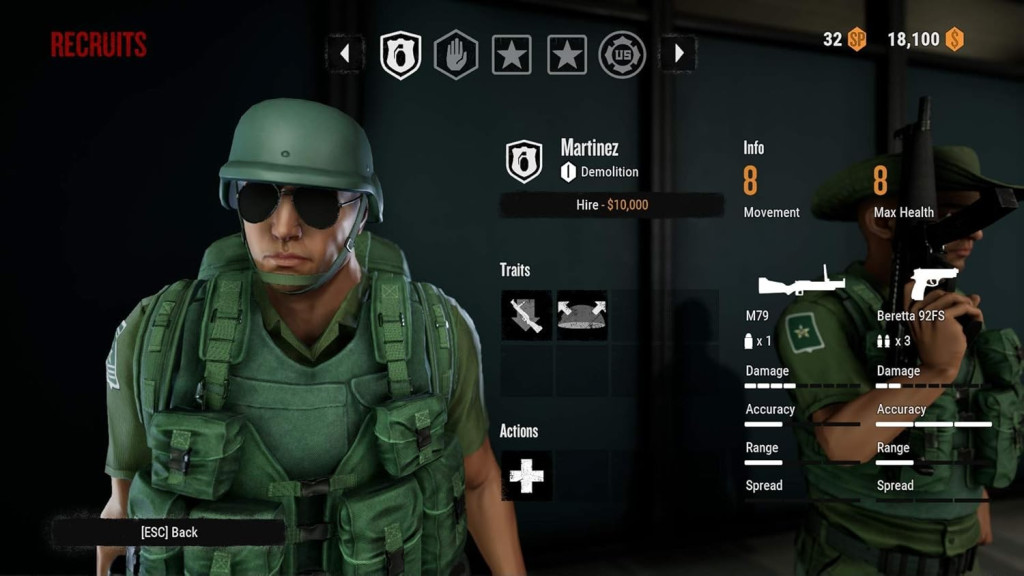Inspect the helmet with arrows trait
The height and width of the screenshot is (576, 1024).
tap(581, 315)
